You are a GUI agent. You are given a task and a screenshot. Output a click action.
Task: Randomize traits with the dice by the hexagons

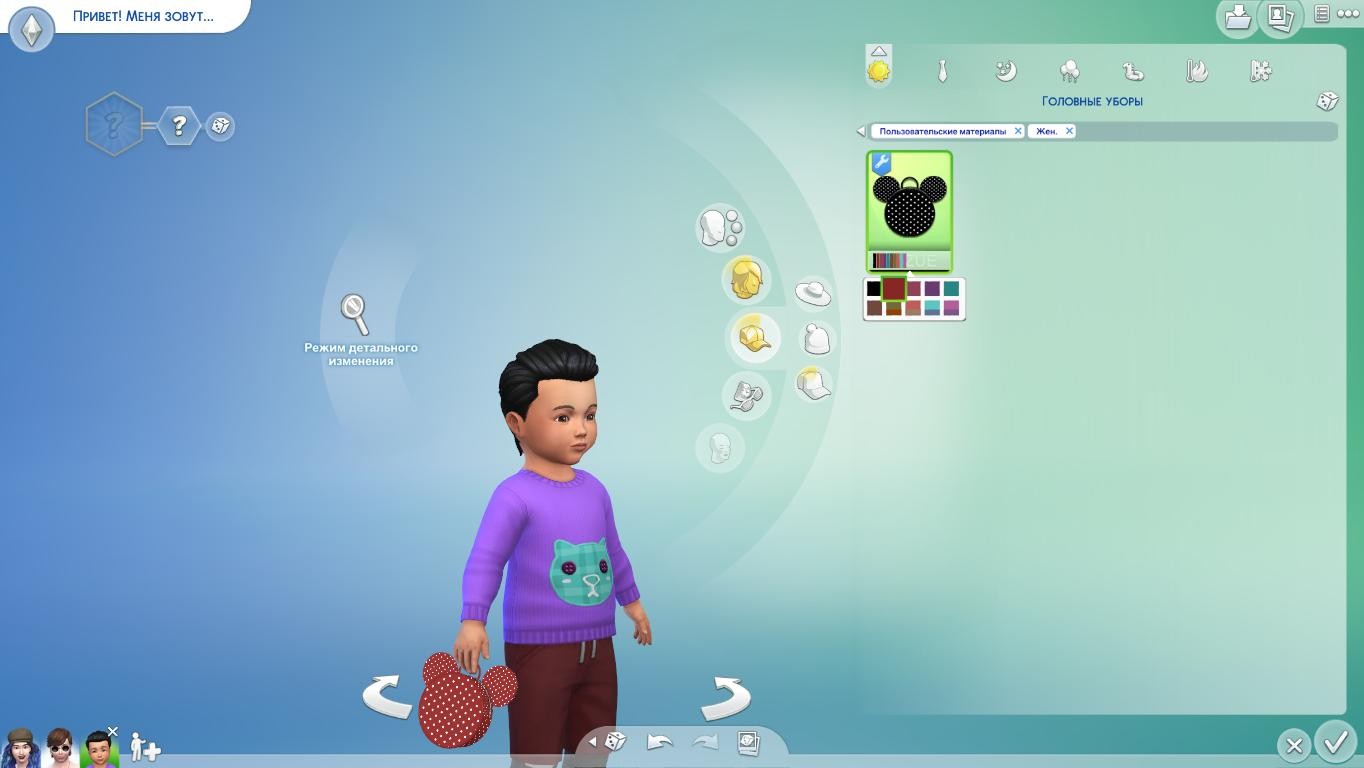pyautogui.click(x=220, y=126)
